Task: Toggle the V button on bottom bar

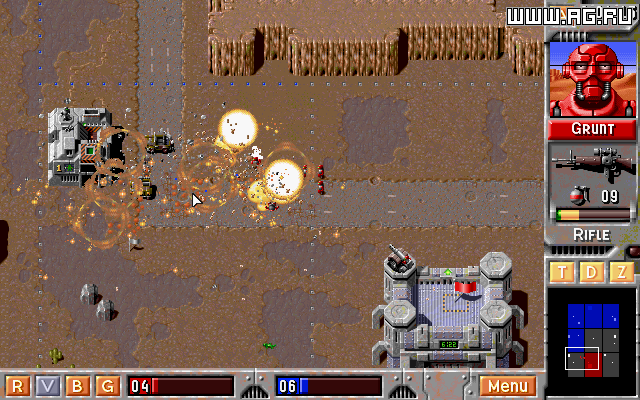Action: point(47,386)
